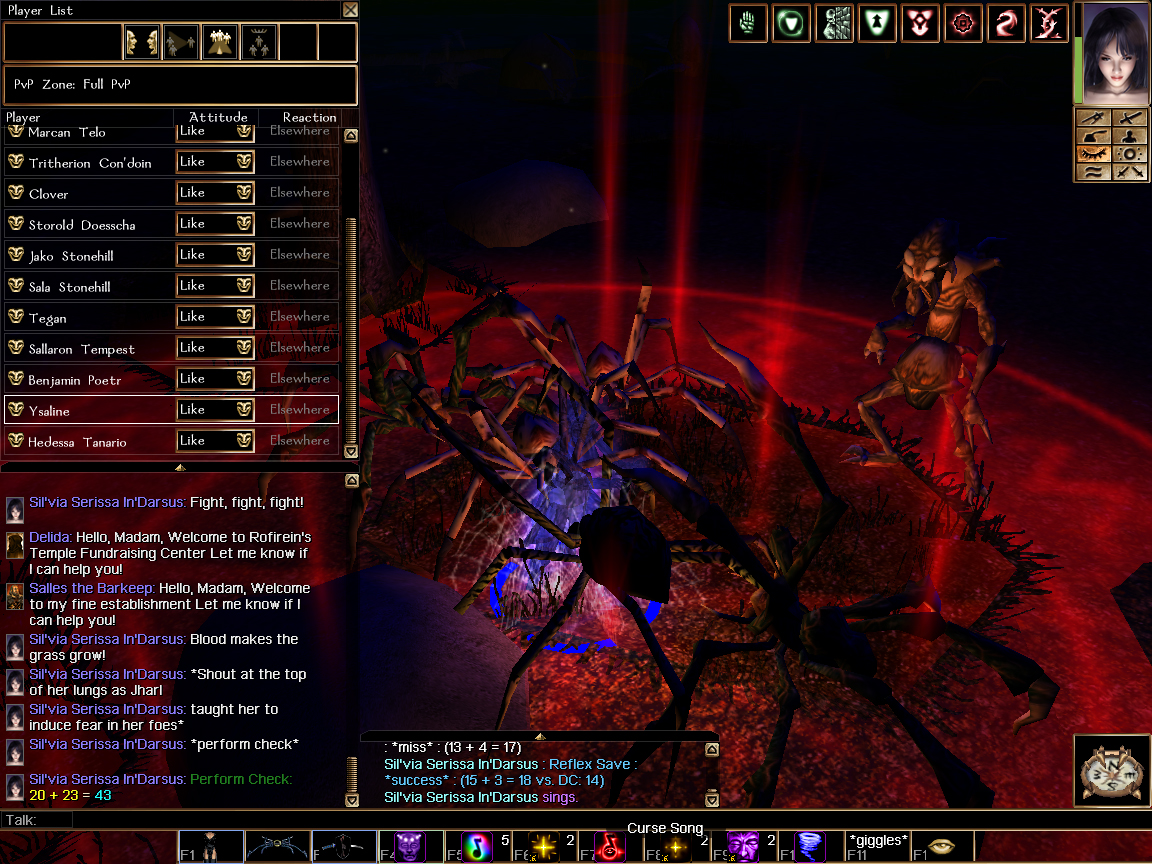The height and width of the screenshot is (864, 1152).
Task: Click the character portrait
Action: coord(1113,53)
